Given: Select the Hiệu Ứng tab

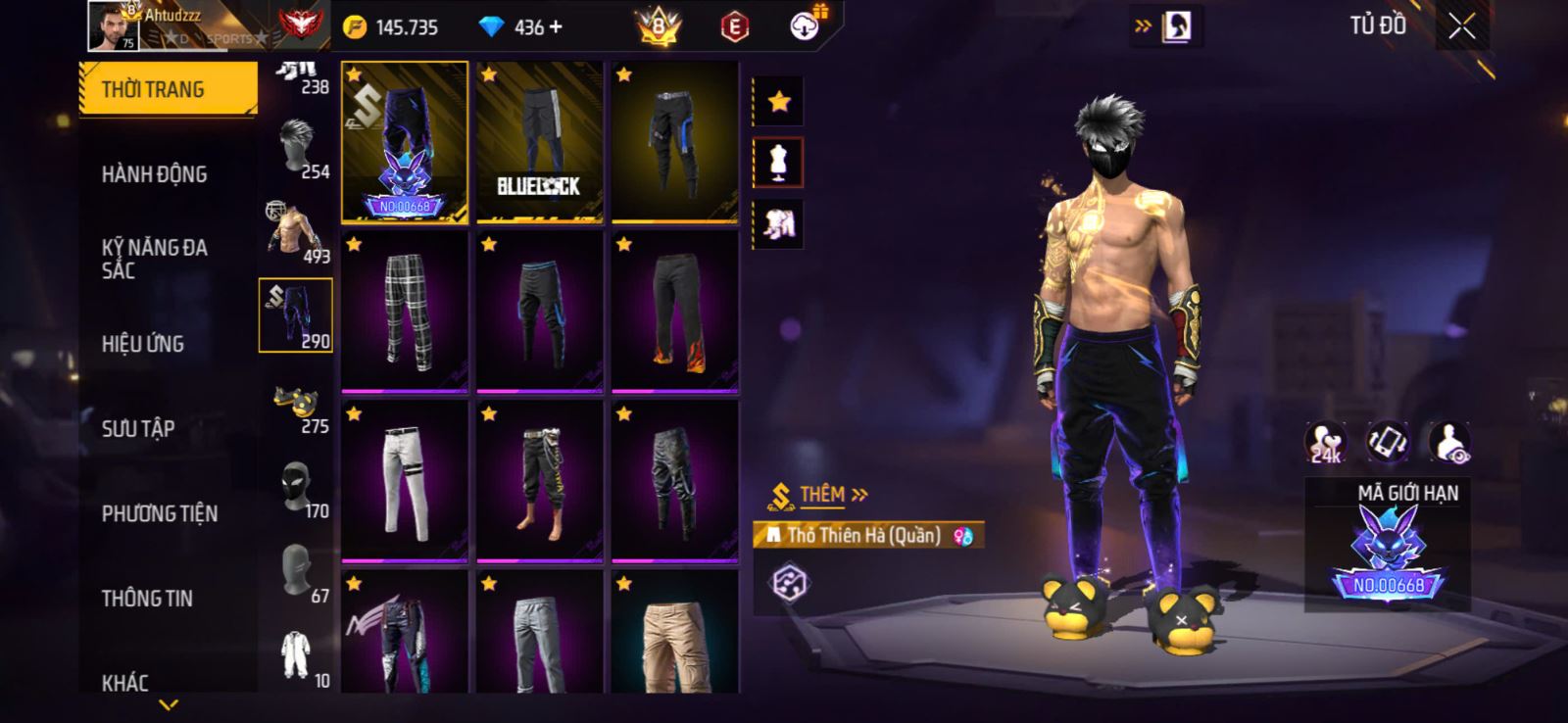Looking at the screenshot, I should tap(143, 344).
